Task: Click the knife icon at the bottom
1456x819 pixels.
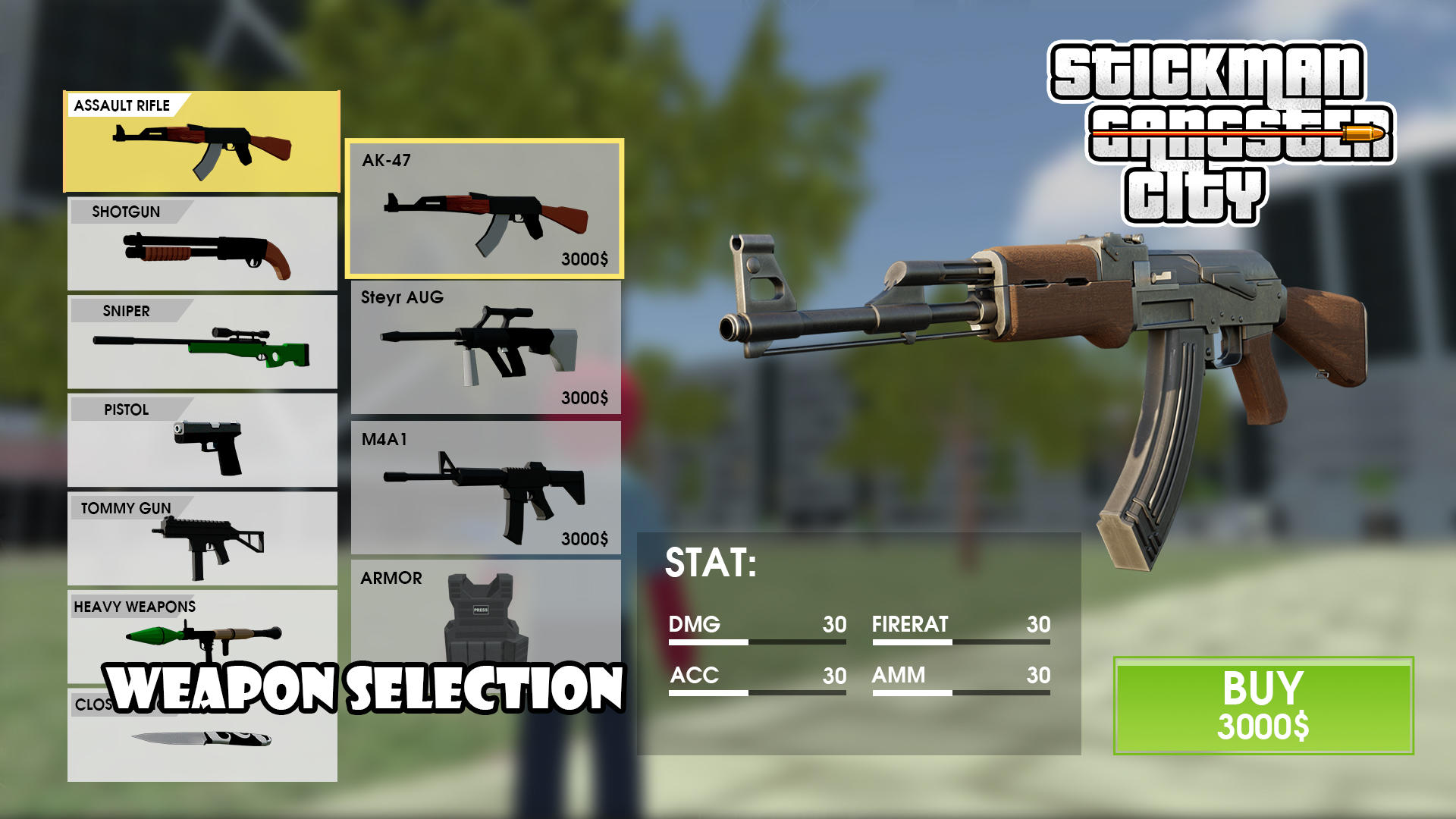Action: tap(201, 739)
